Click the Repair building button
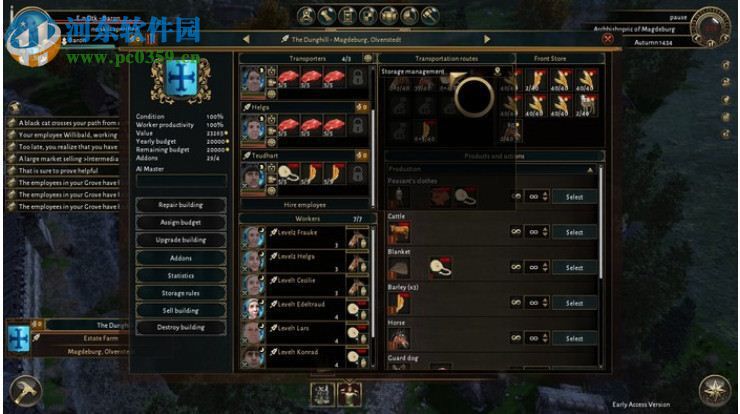The height and width of the screenshot is (414, 740). (x=181, y=205)
